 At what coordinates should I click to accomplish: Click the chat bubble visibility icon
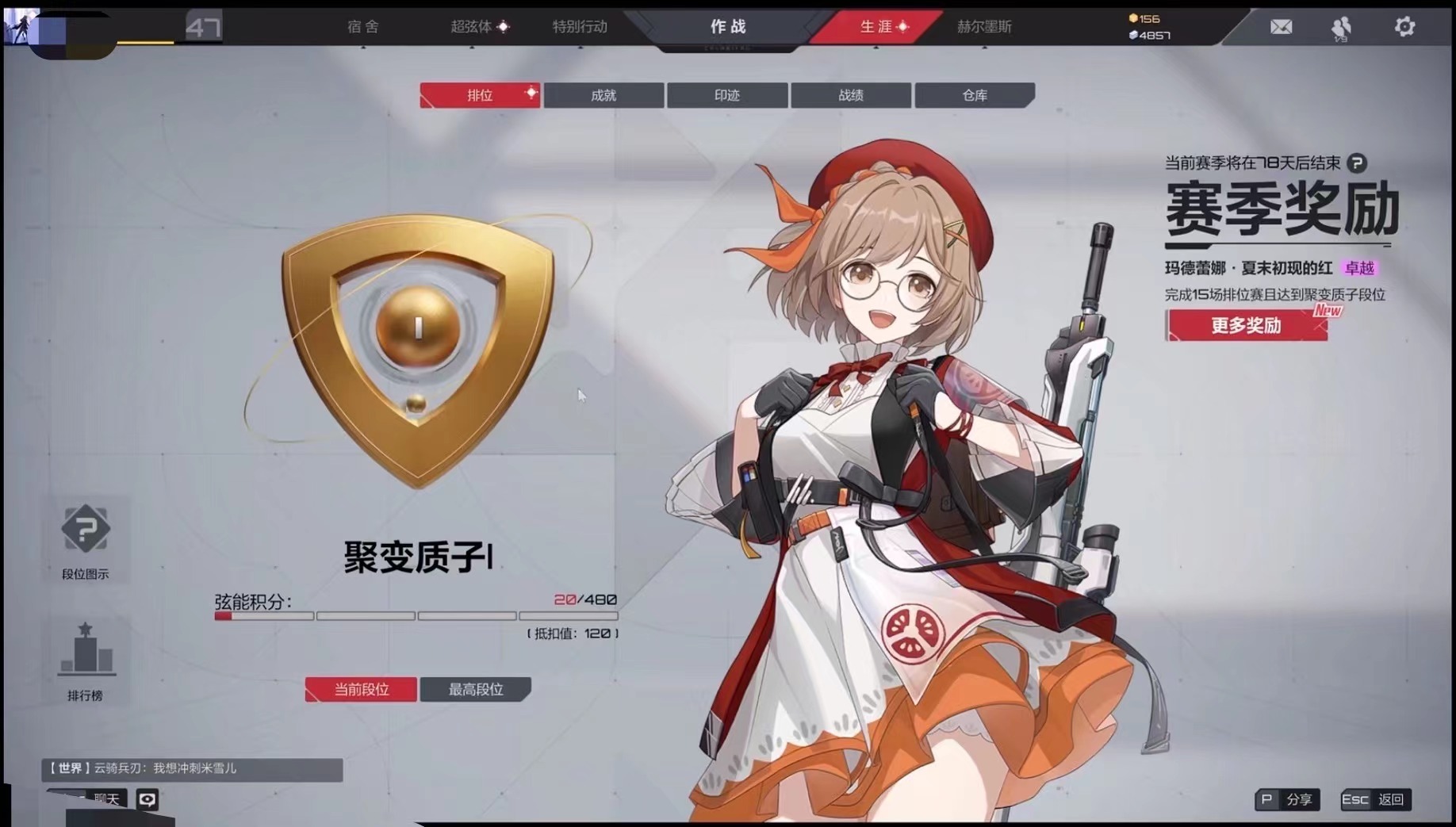148,799
